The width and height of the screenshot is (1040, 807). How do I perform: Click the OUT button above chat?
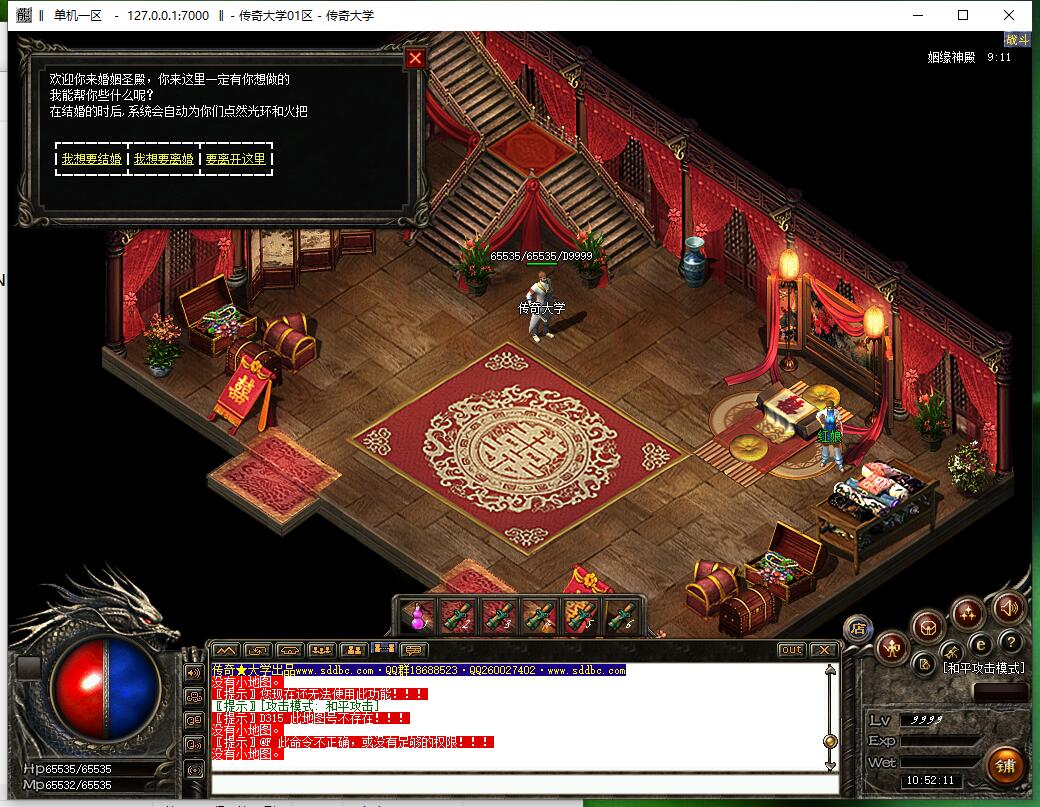pos(791,650)
